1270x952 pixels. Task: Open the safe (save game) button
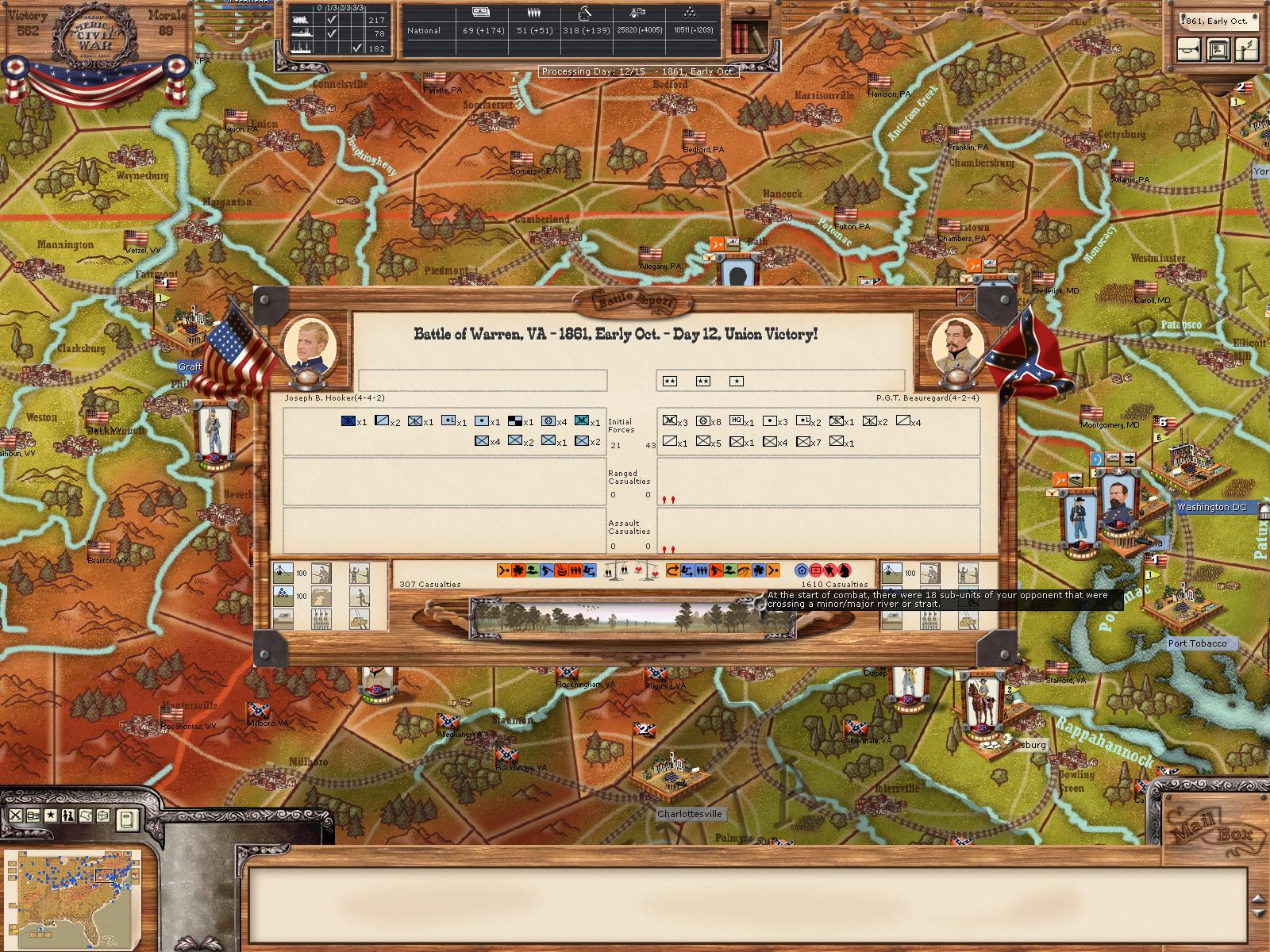1217,50
